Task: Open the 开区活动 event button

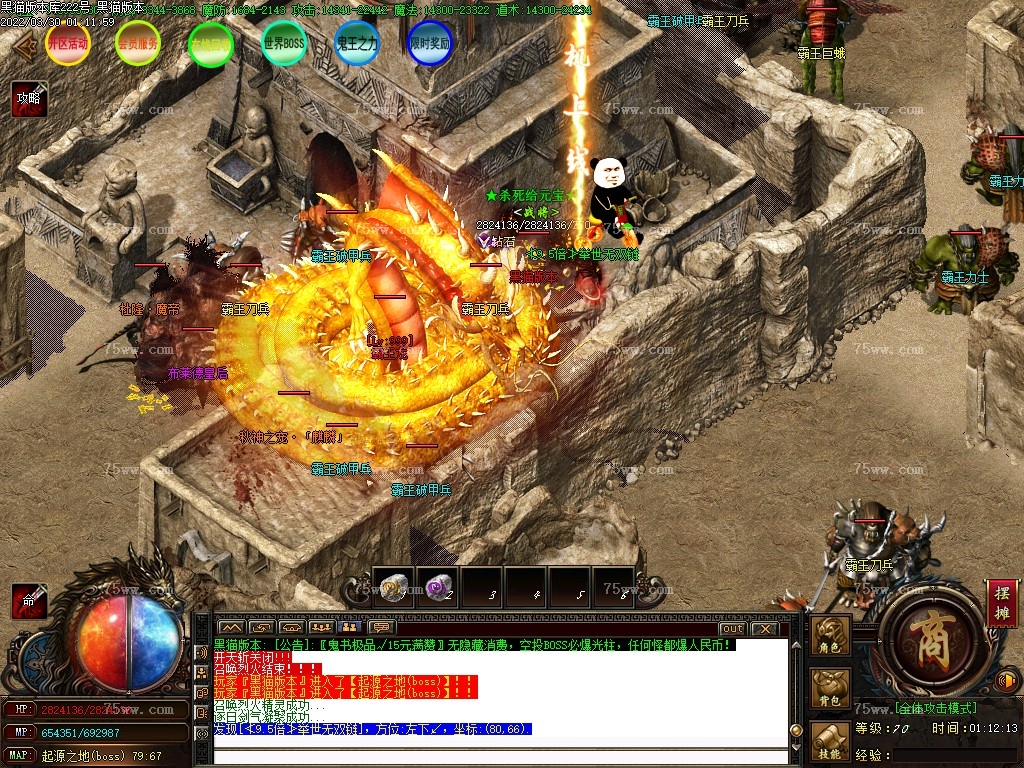Action: pos(67,44)
